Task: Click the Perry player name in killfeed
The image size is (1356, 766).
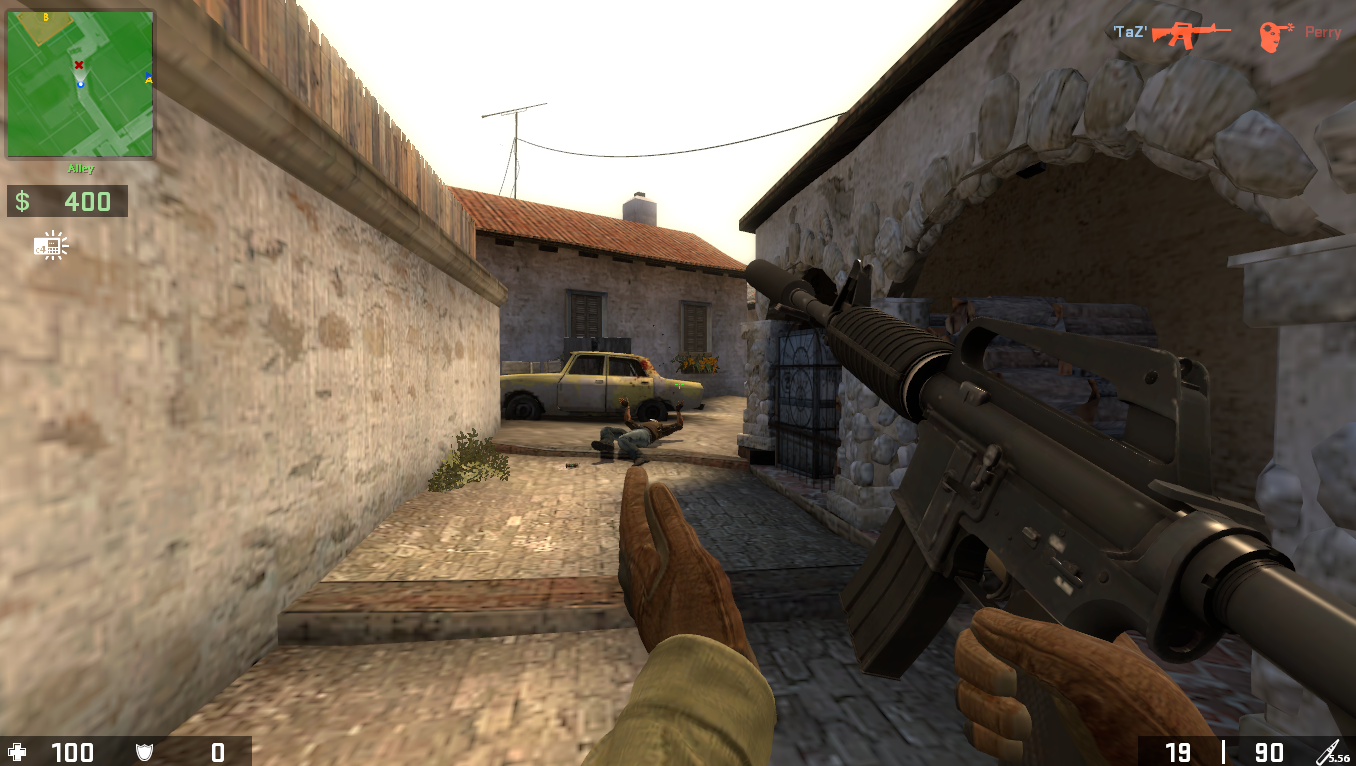Action: point(1322,31)
